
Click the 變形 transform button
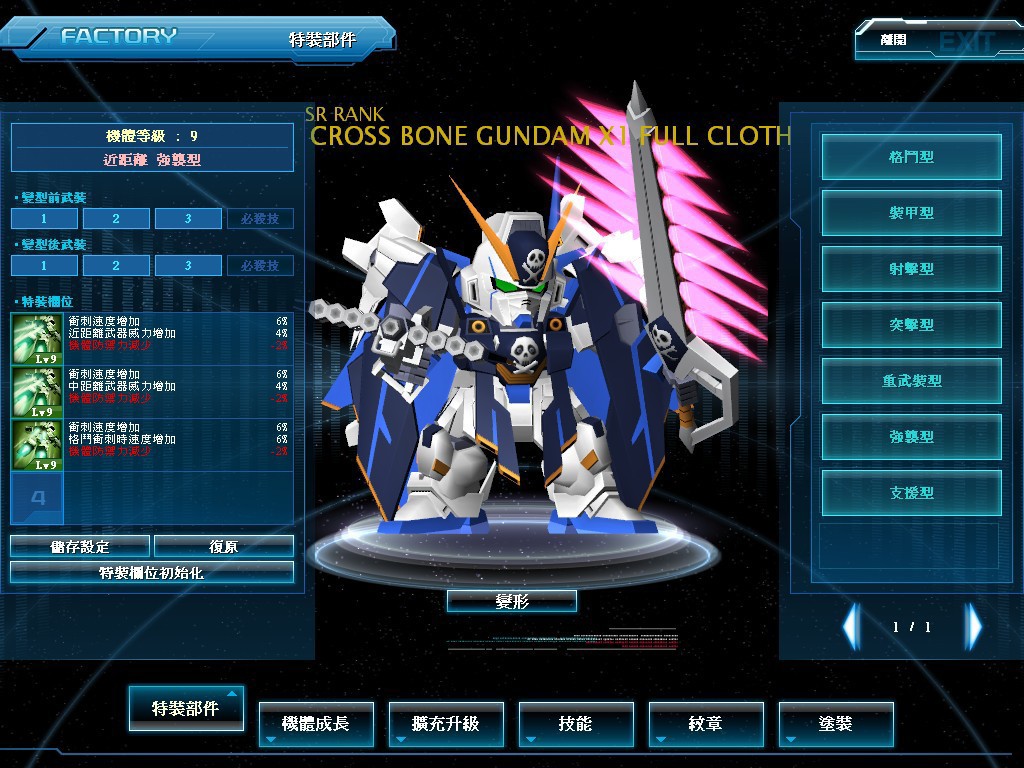(511, 601)
